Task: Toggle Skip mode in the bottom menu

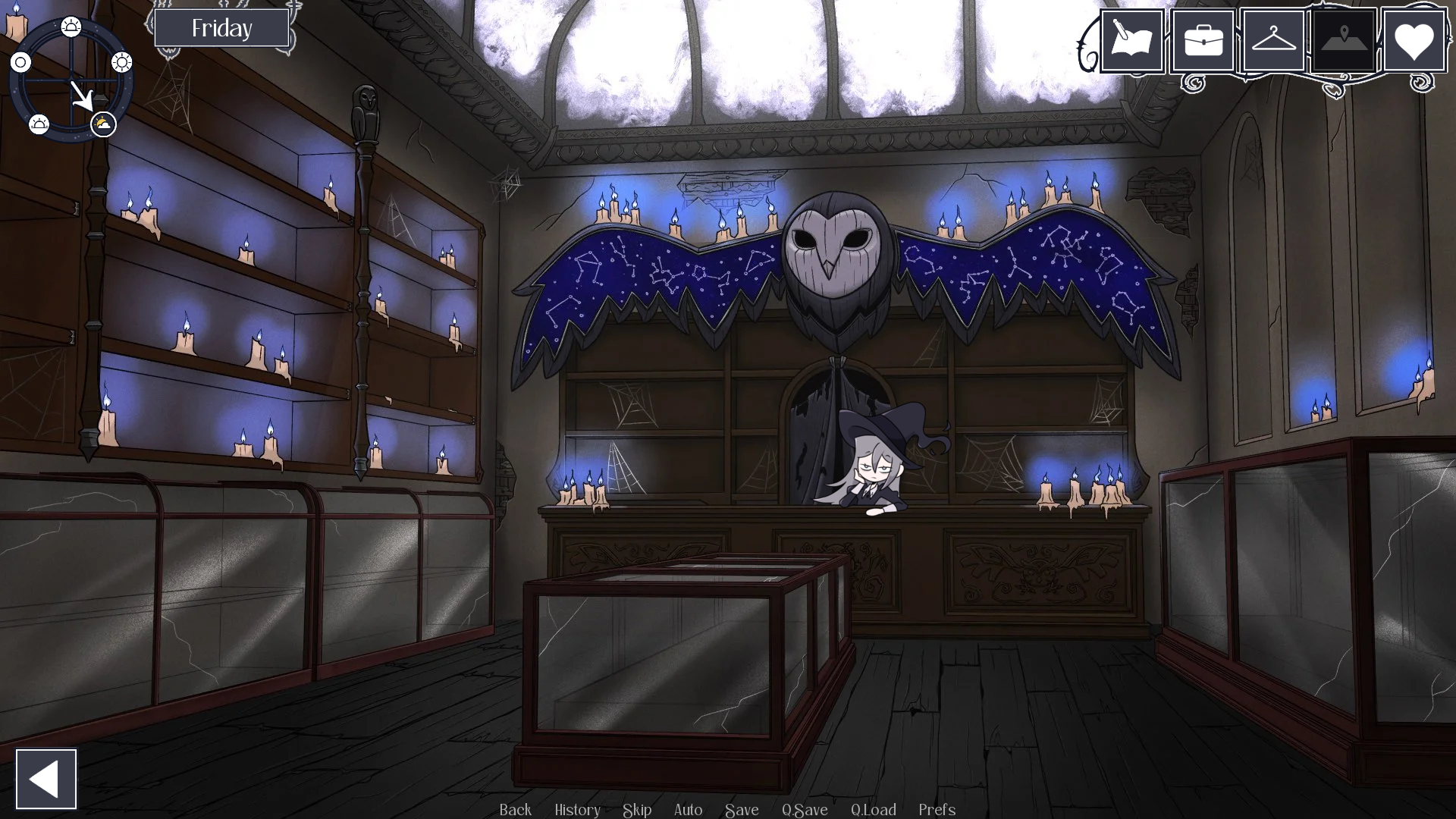Action: [636, 810]
